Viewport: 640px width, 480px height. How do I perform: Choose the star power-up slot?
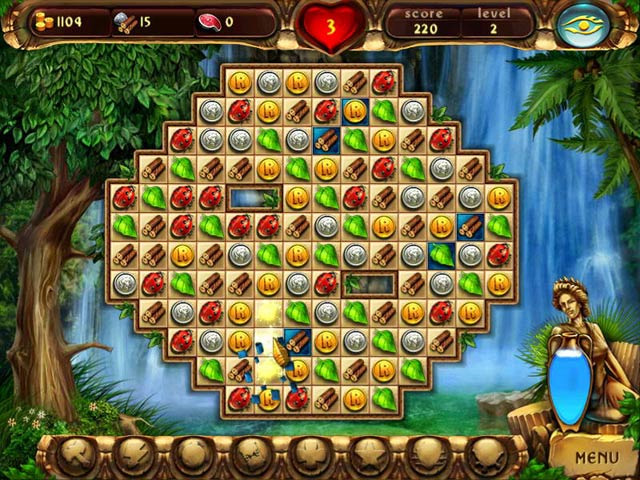tap(366, 456)
